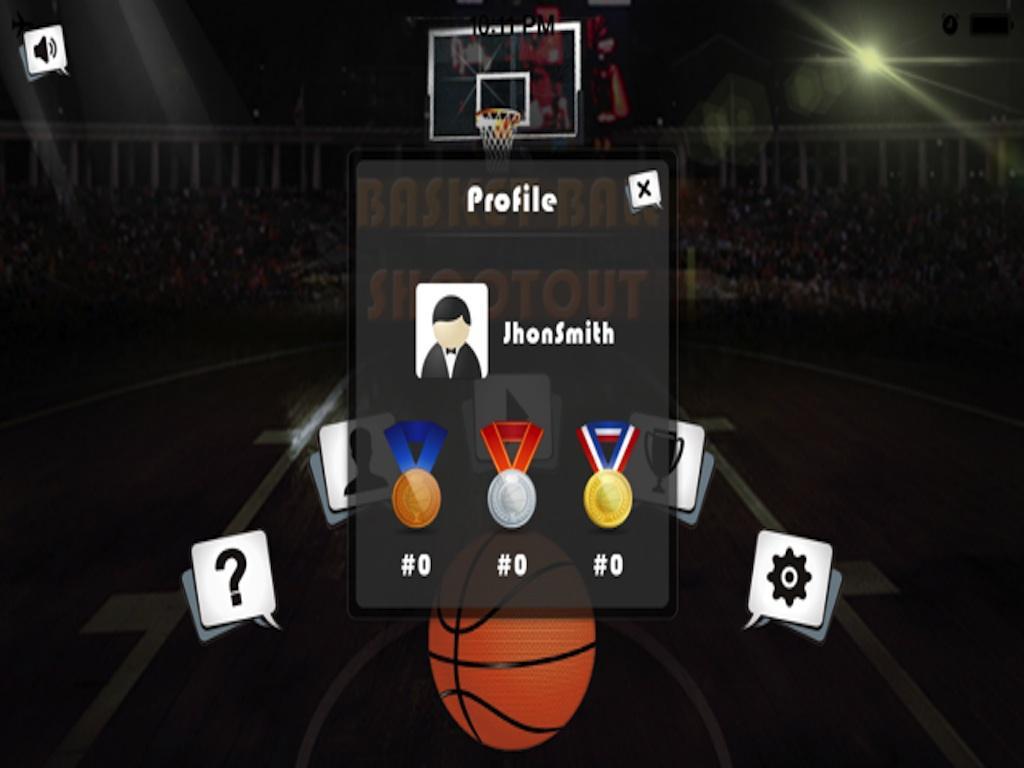Viewport: 1024px width, 768px height.
Task: Click the JhonSmith player name
Action: pos(558,333)
